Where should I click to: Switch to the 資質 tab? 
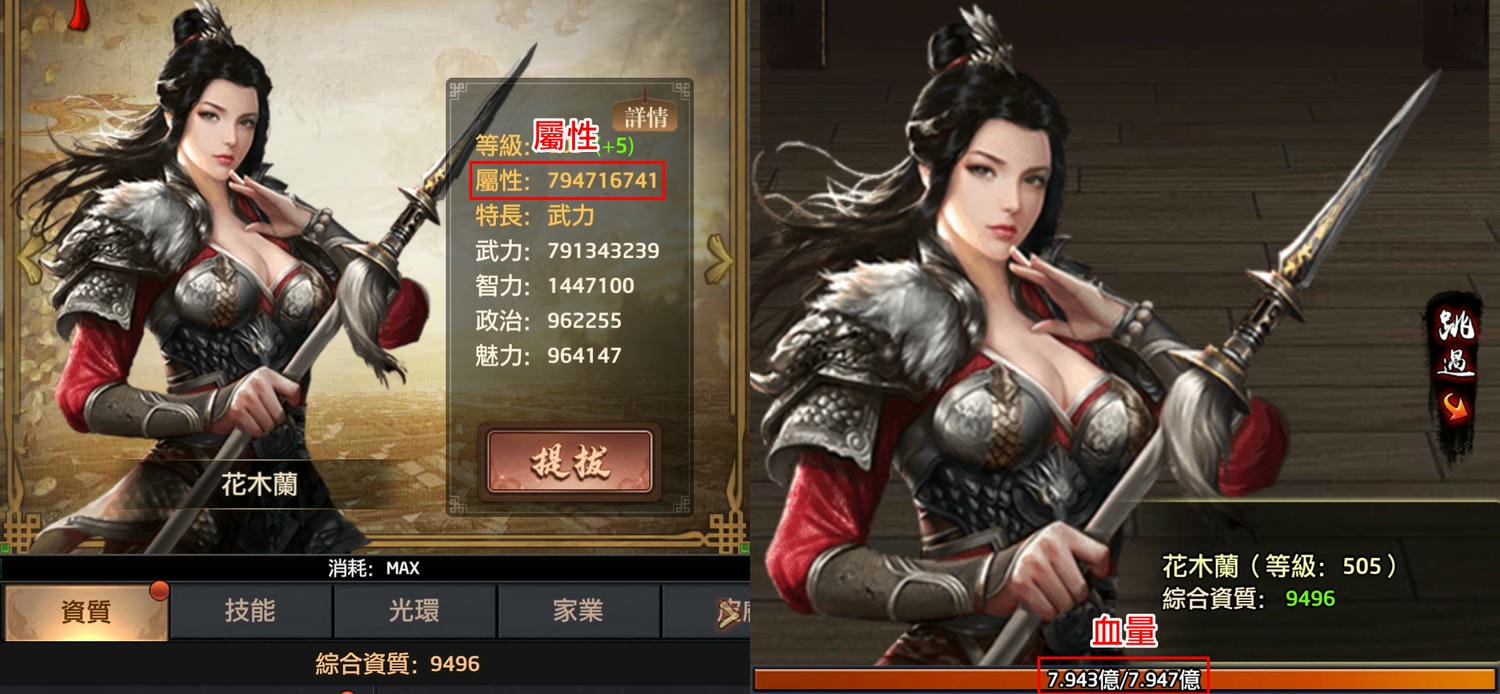(x=85, y=611)
